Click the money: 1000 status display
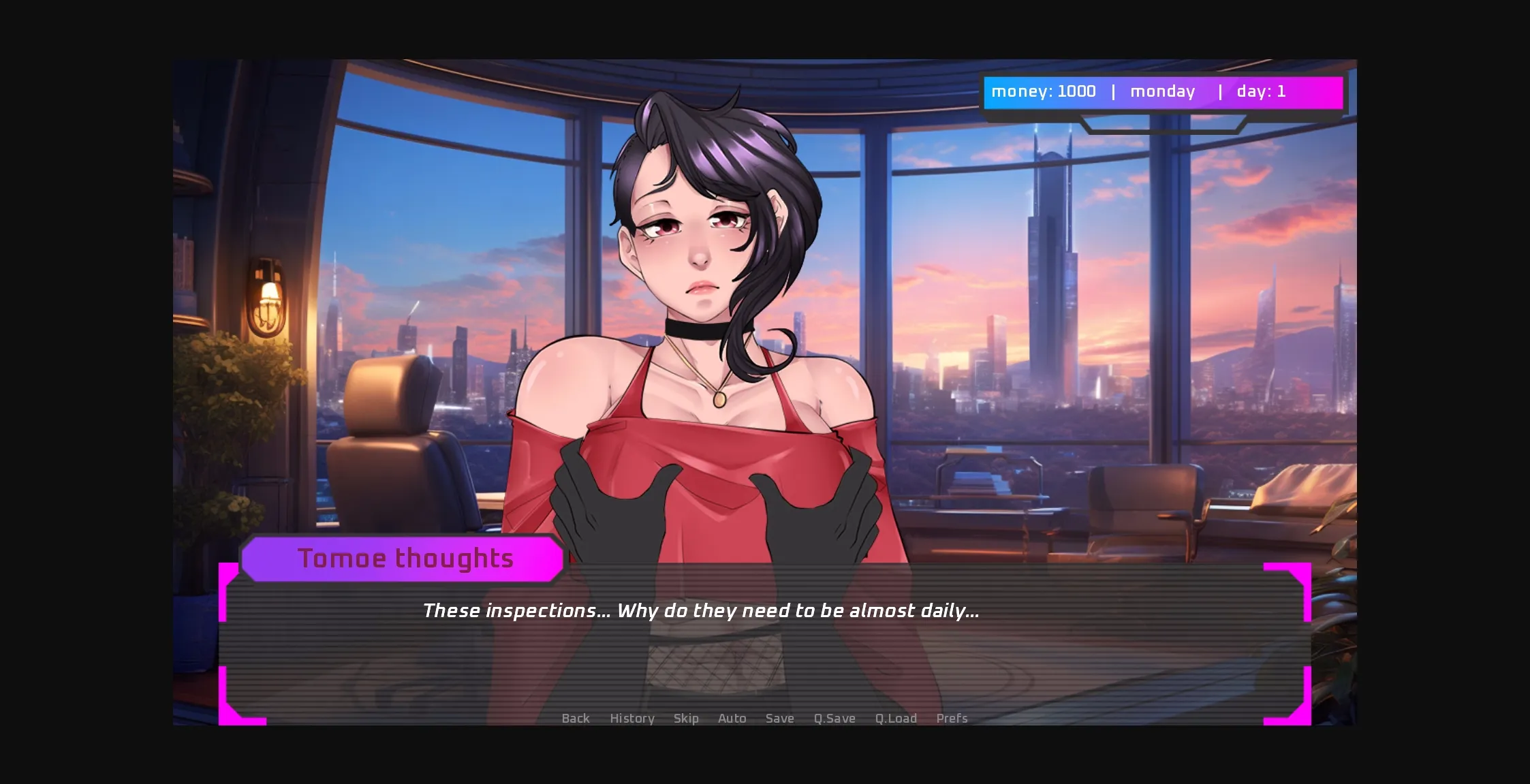The image size is (1530, 784). coord(1044,91)
